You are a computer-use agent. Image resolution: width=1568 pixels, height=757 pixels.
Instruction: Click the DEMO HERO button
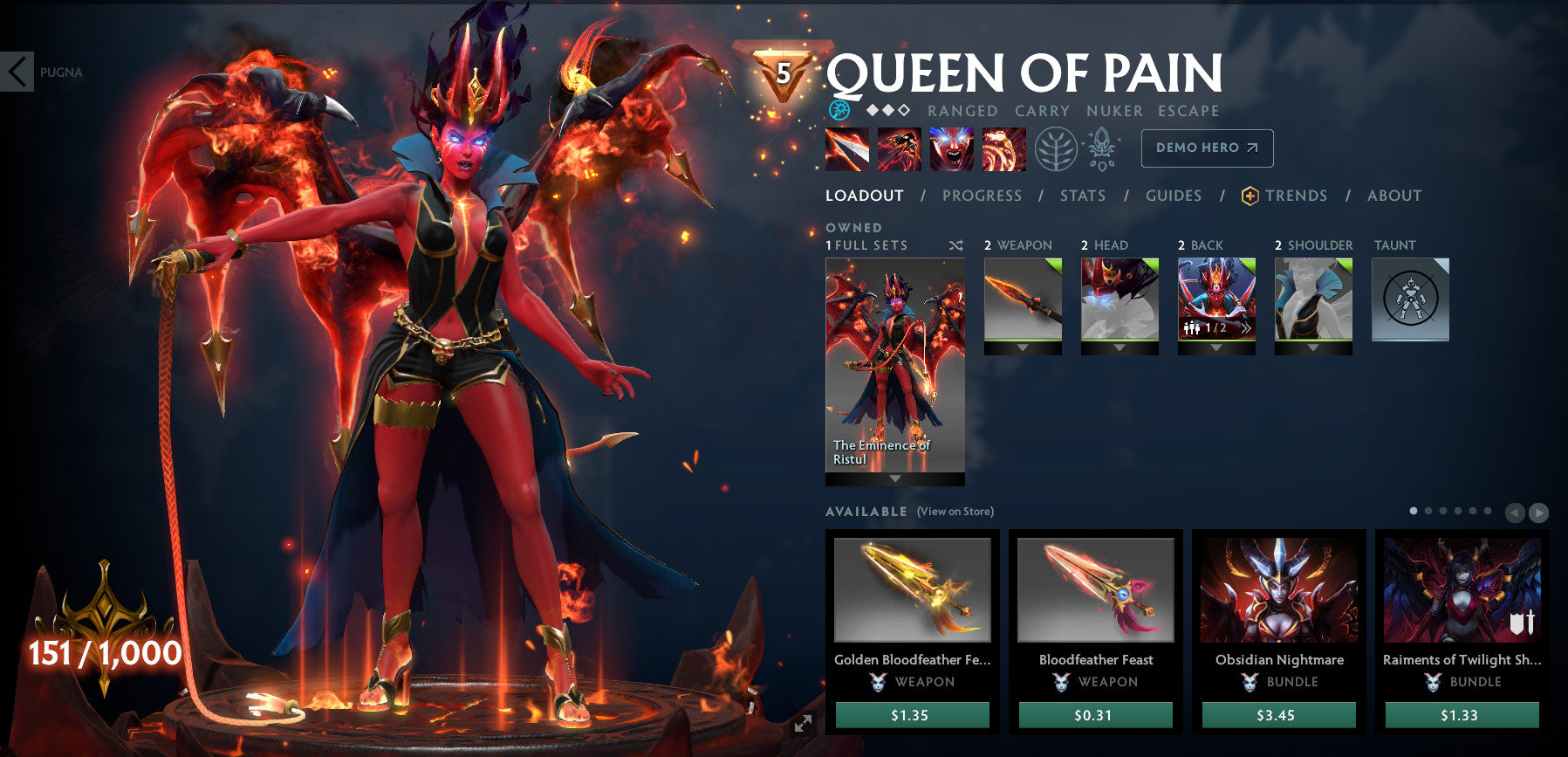pos(1207,148)
